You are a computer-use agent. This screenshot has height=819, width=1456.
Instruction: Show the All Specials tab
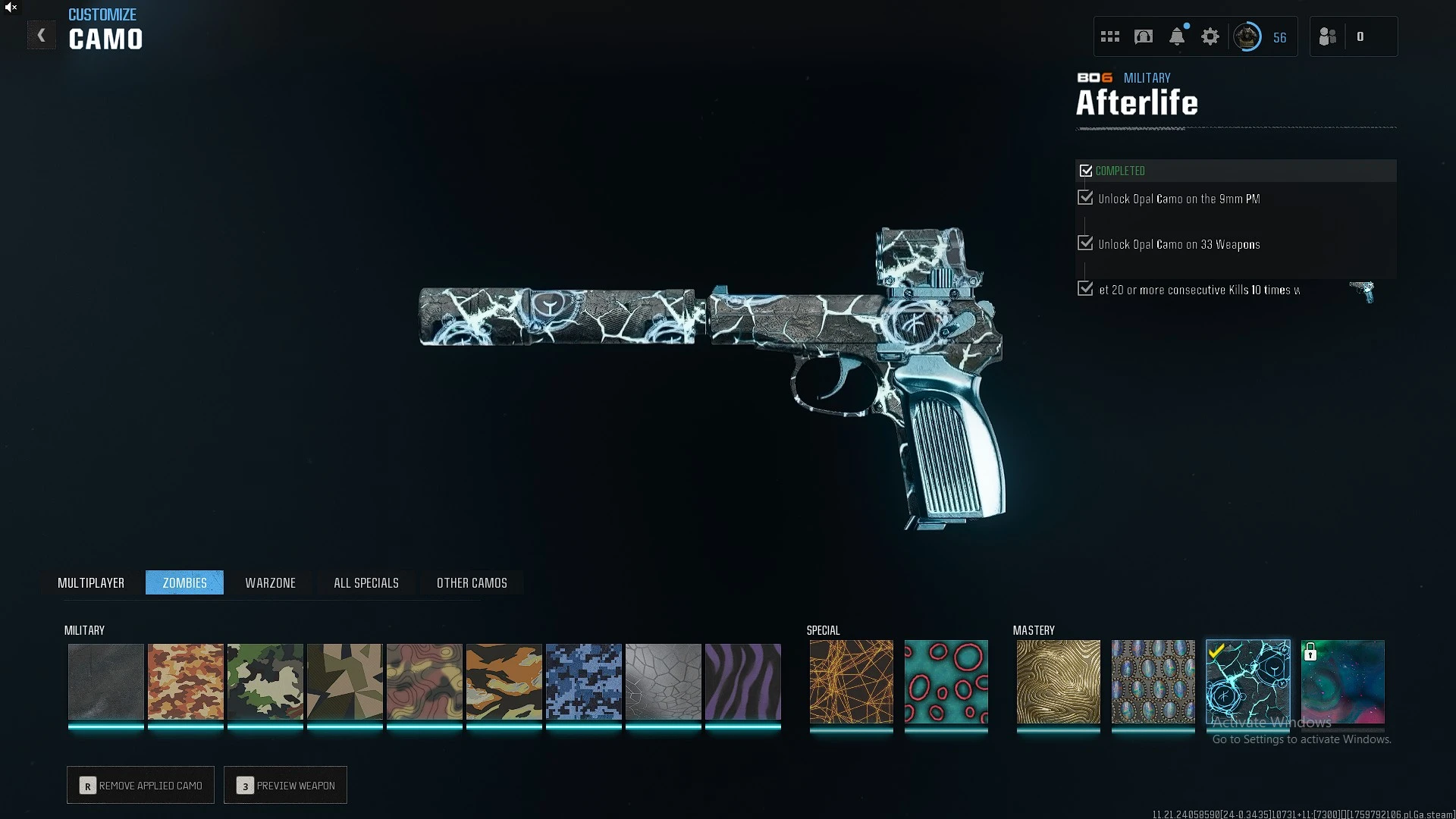(366, 582)
